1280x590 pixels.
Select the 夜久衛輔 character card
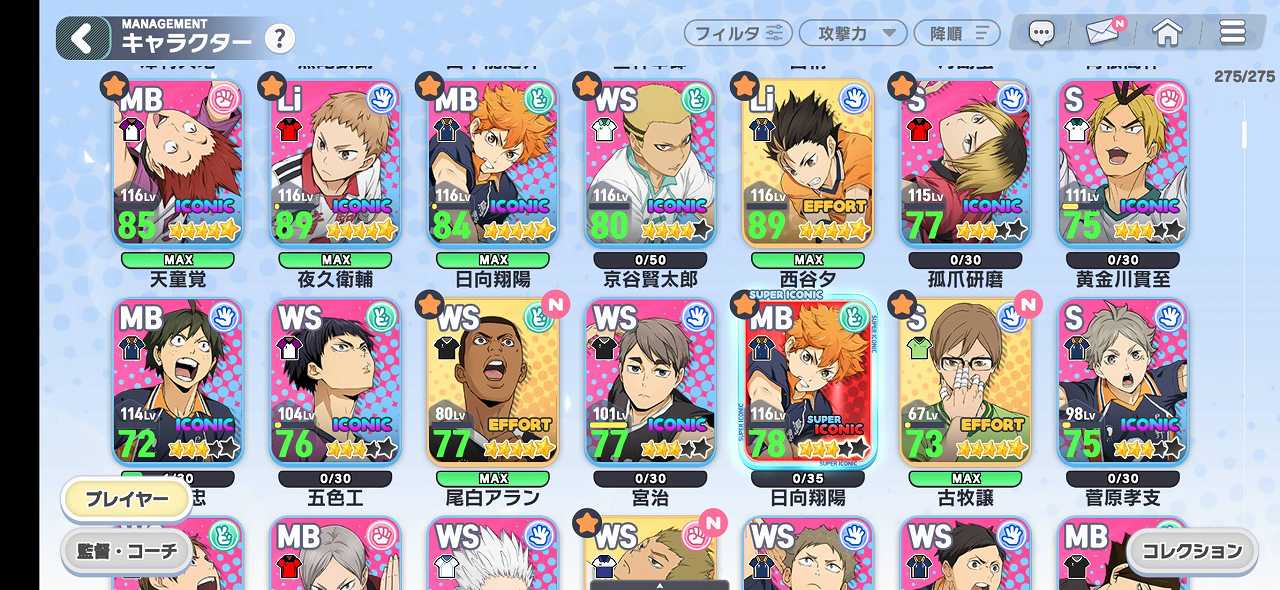pos(335,165)
